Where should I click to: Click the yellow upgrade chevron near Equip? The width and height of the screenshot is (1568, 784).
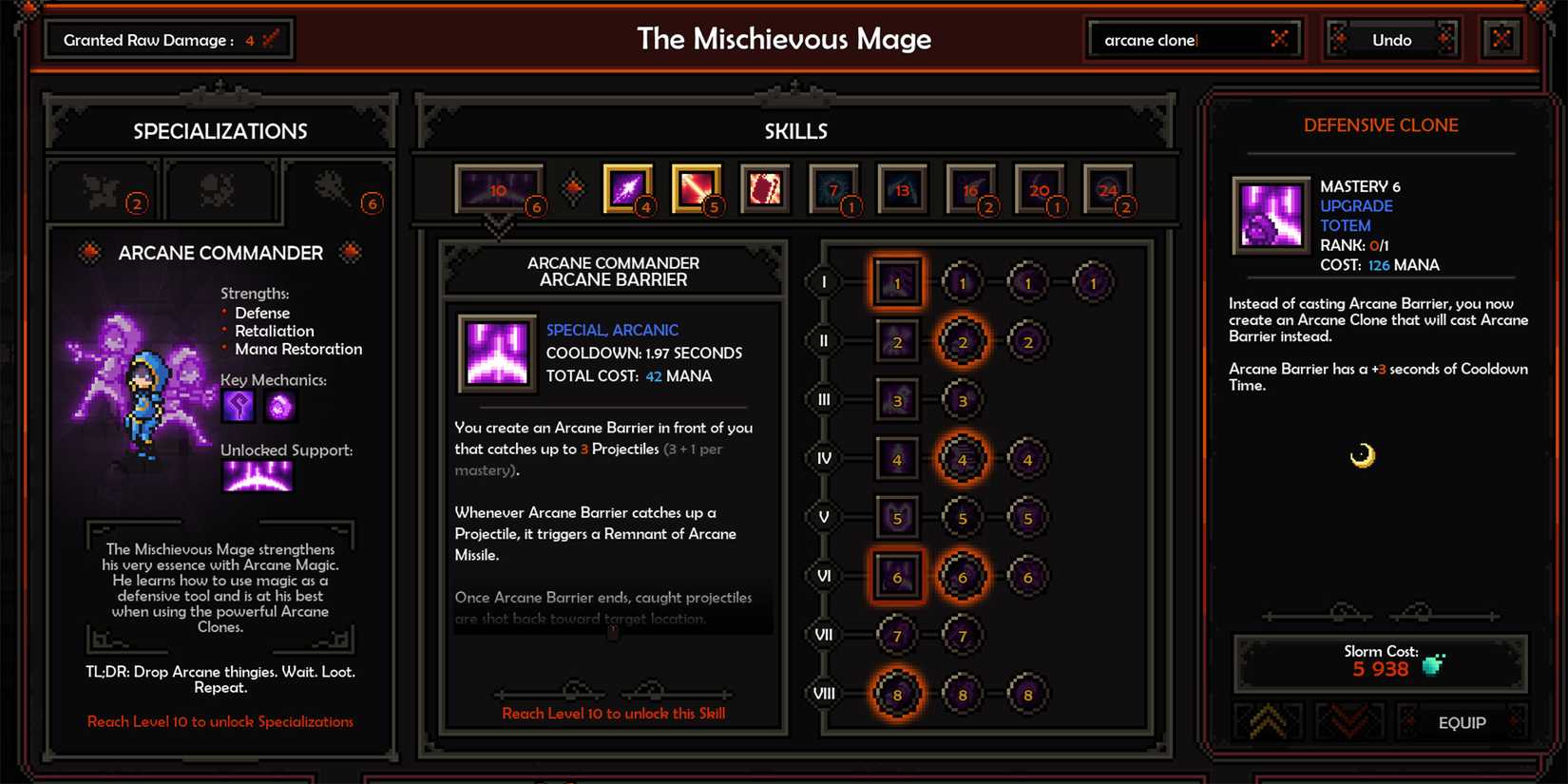[1269, 723]
